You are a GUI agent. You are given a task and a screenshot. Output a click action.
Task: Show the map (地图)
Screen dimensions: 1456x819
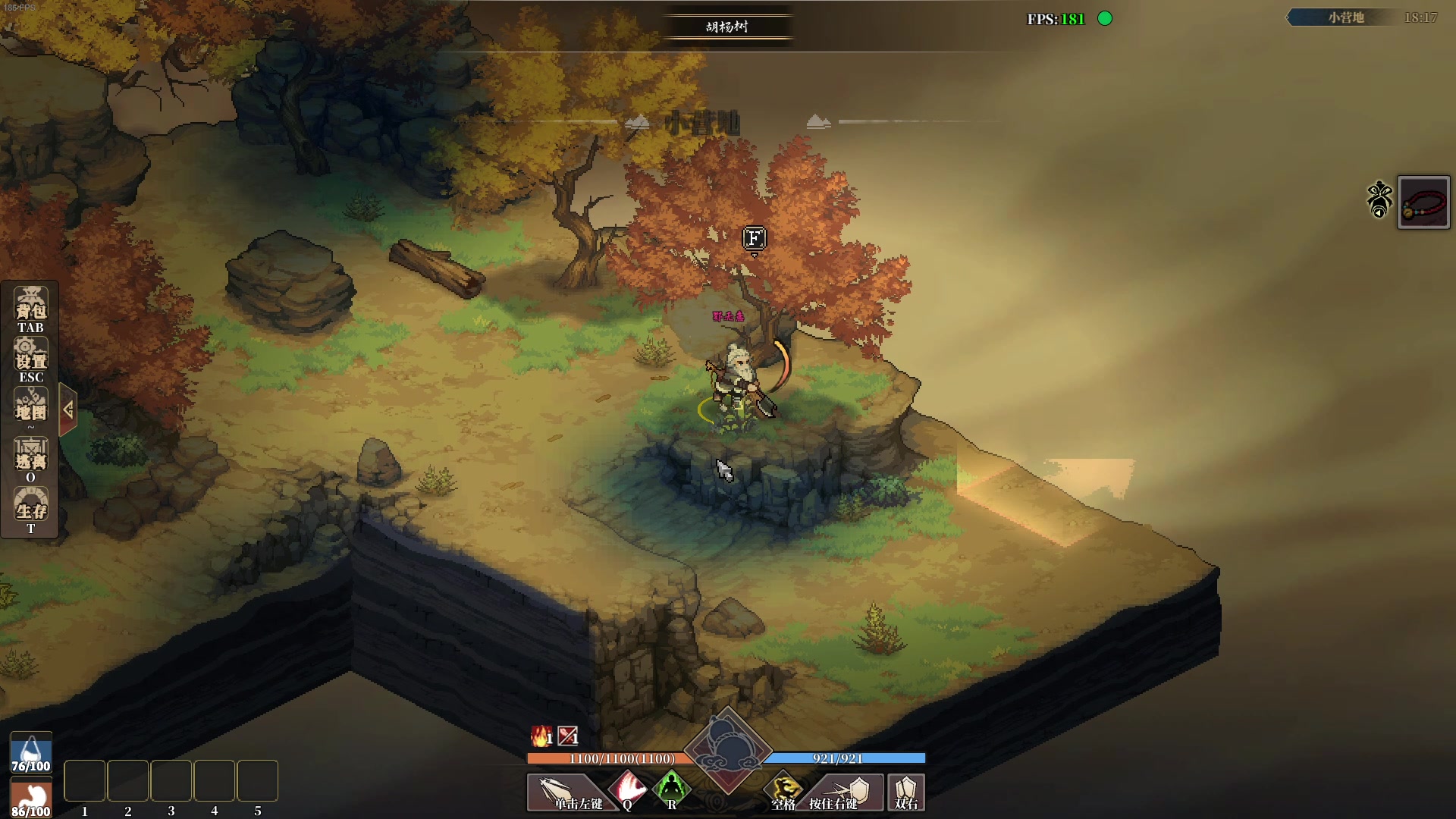tap(30, 407)
